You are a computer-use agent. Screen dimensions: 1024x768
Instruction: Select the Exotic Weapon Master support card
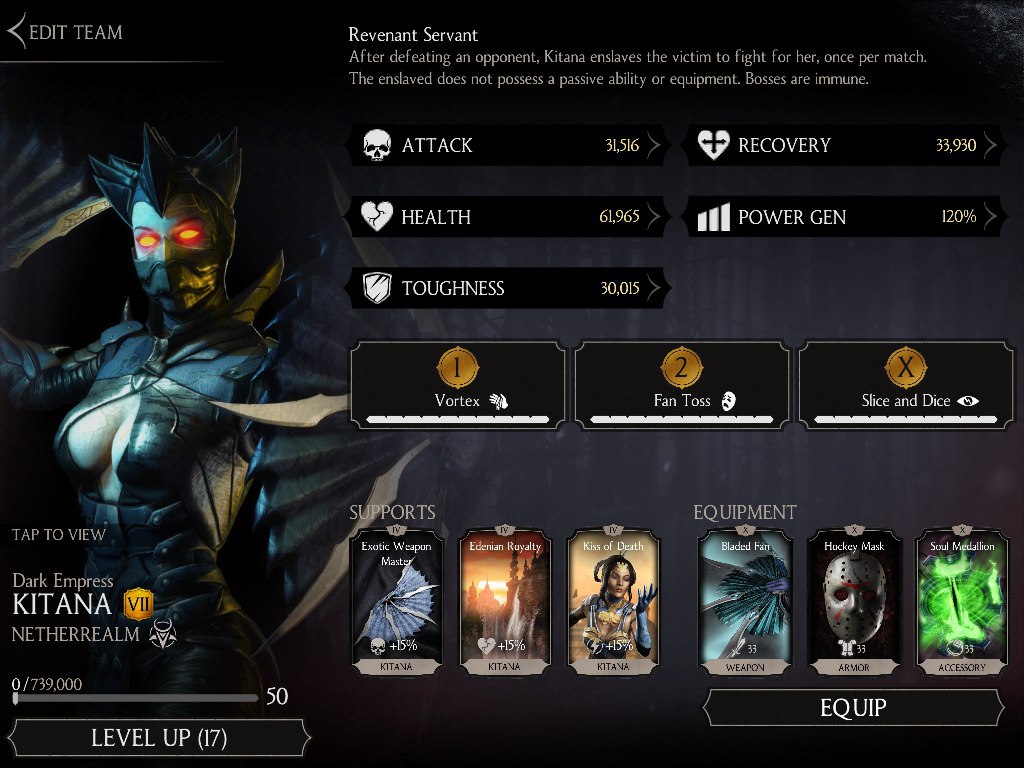click(395, 600)
